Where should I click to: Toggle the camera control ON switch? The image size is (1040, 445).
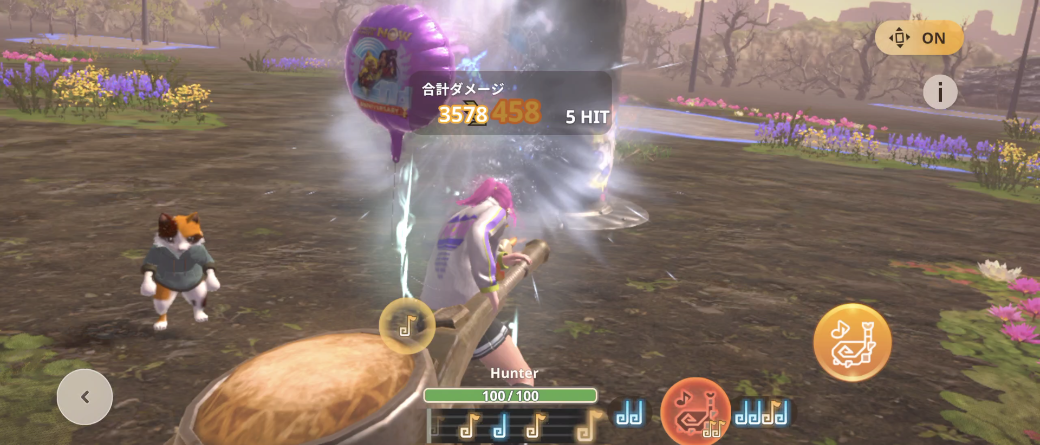coord(919,38)
